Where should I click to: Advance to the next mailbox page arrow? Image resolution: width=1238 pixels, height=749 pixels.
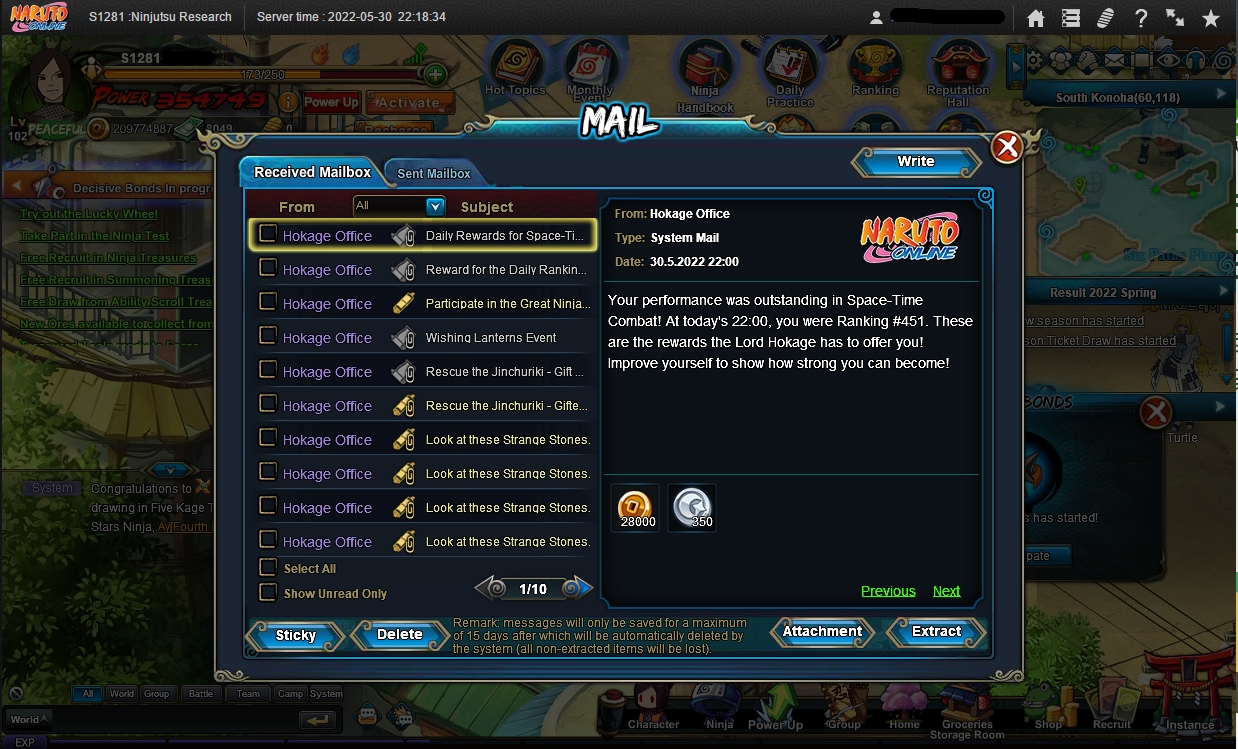(x=578, y=589)
